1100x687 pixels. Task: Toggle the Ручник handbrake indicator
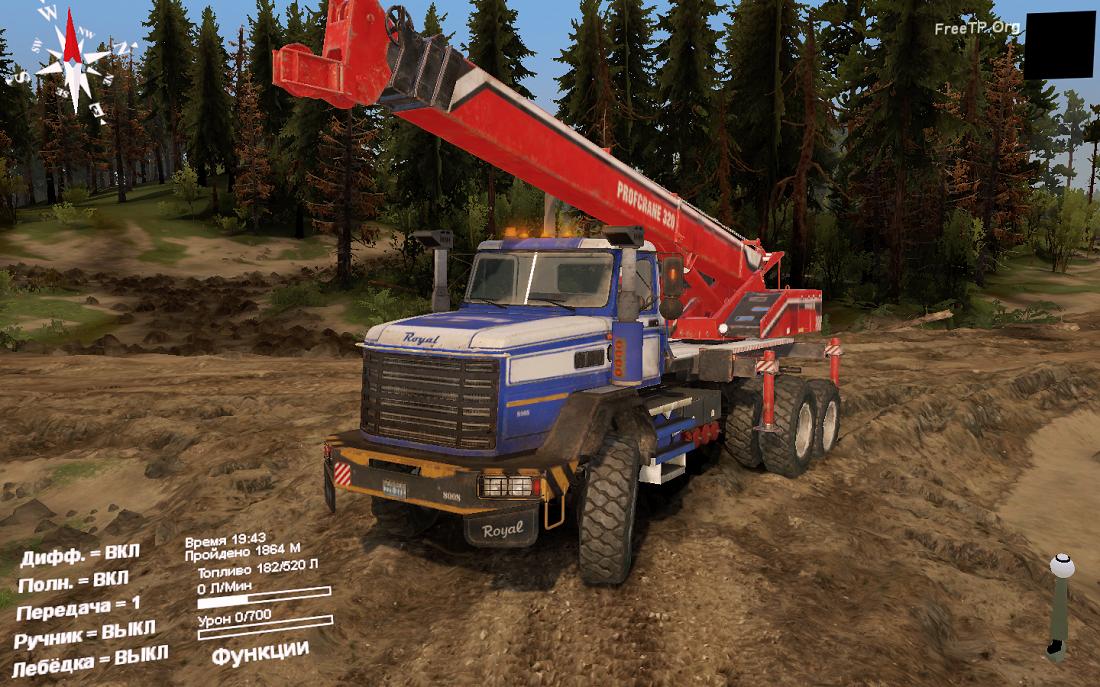(x=85, y=633)
